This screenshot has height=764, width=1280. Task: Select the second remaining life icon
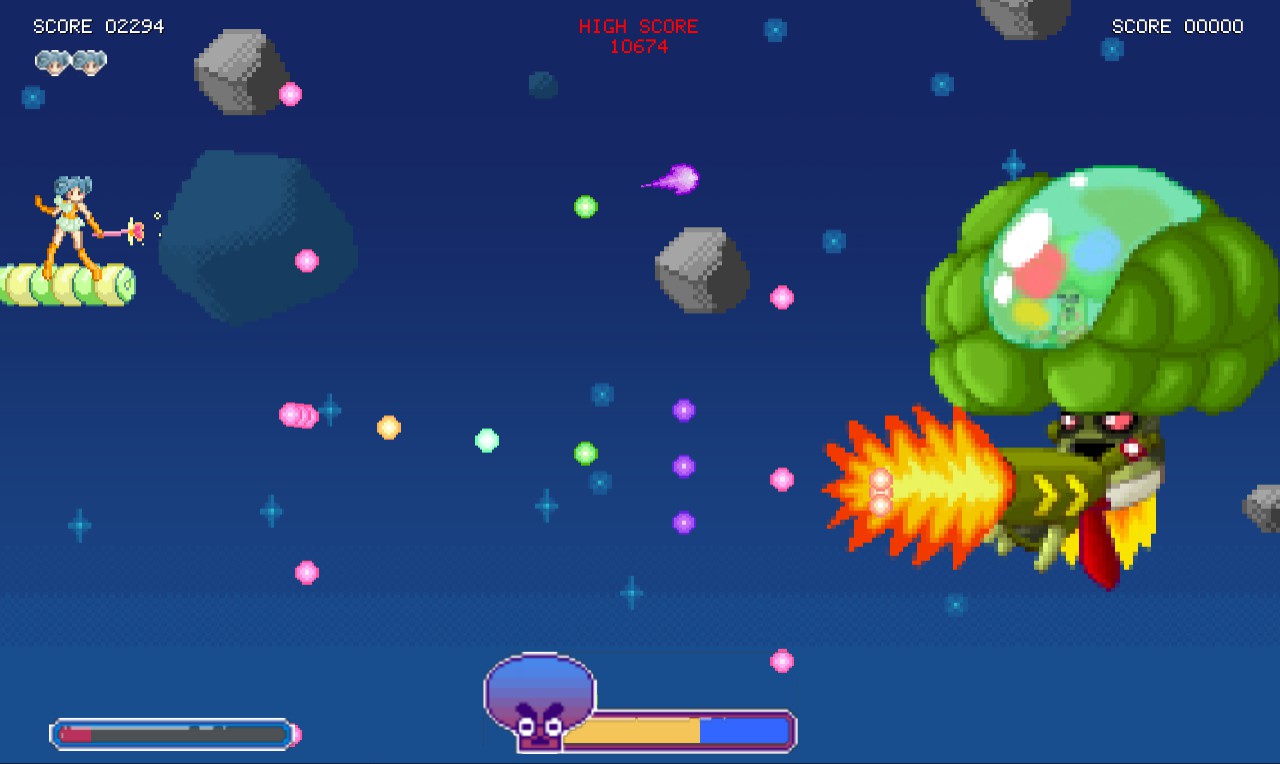click(x=90, y=62)
